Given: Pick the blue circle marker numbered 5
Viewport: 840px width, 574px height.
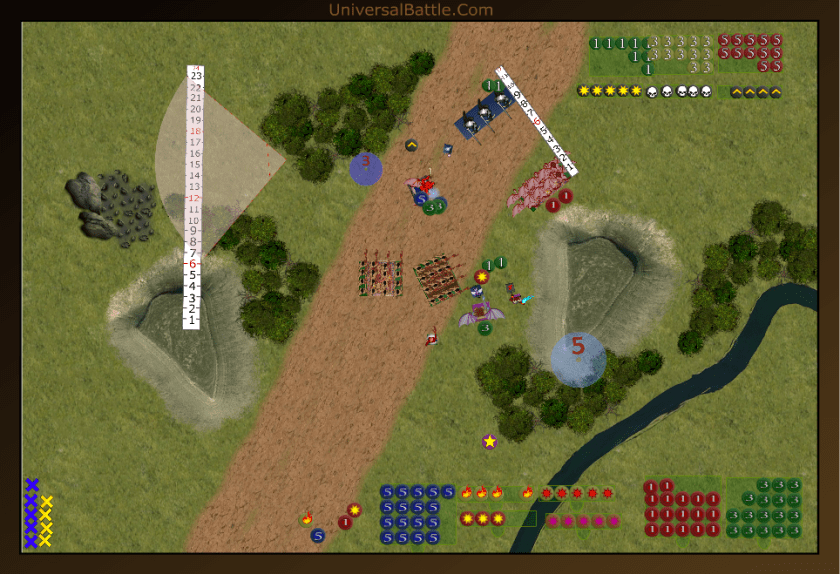Looking at the screenshot, I should tap(578, 359).
